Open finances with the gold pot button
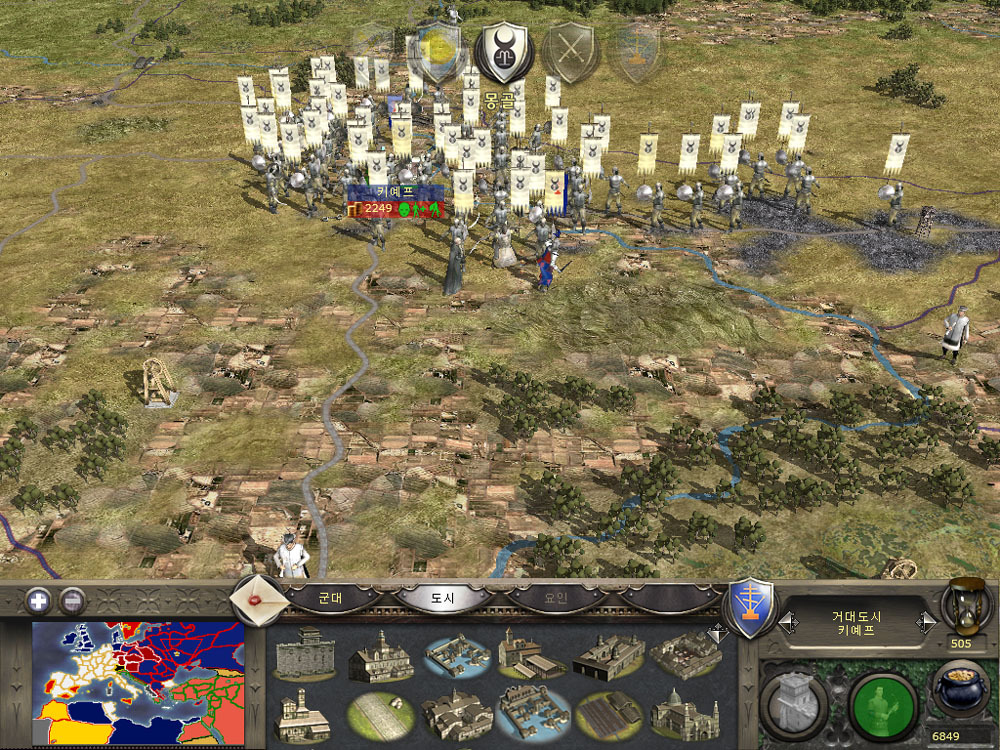The width and height of the screenshot is (1000, 750). click(962, 692)
